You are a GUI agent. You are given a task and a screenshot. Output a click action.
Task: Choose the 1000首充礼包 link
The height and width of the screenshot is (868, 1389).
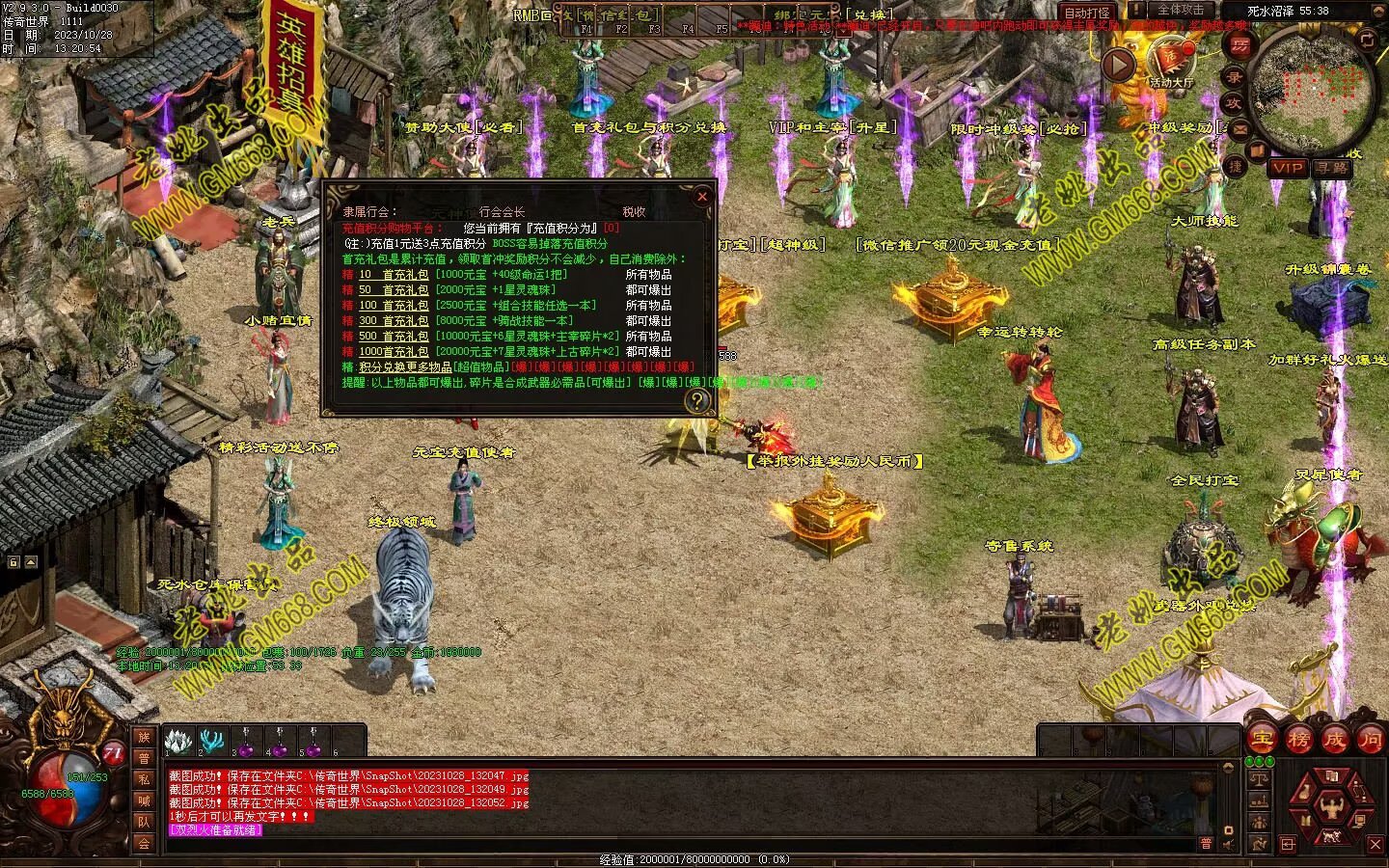coord(394,352)
